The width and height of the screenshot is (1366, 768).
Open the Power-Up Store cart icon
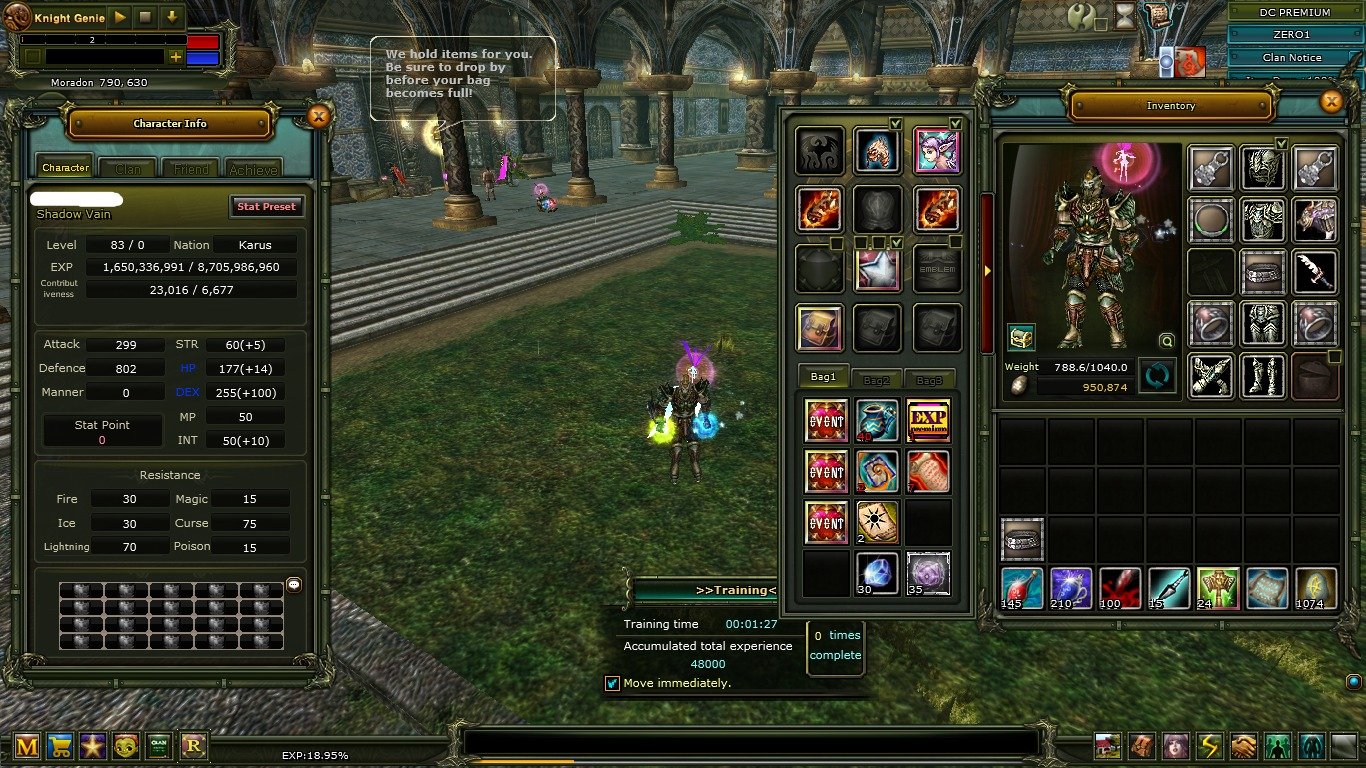(60, 746)
